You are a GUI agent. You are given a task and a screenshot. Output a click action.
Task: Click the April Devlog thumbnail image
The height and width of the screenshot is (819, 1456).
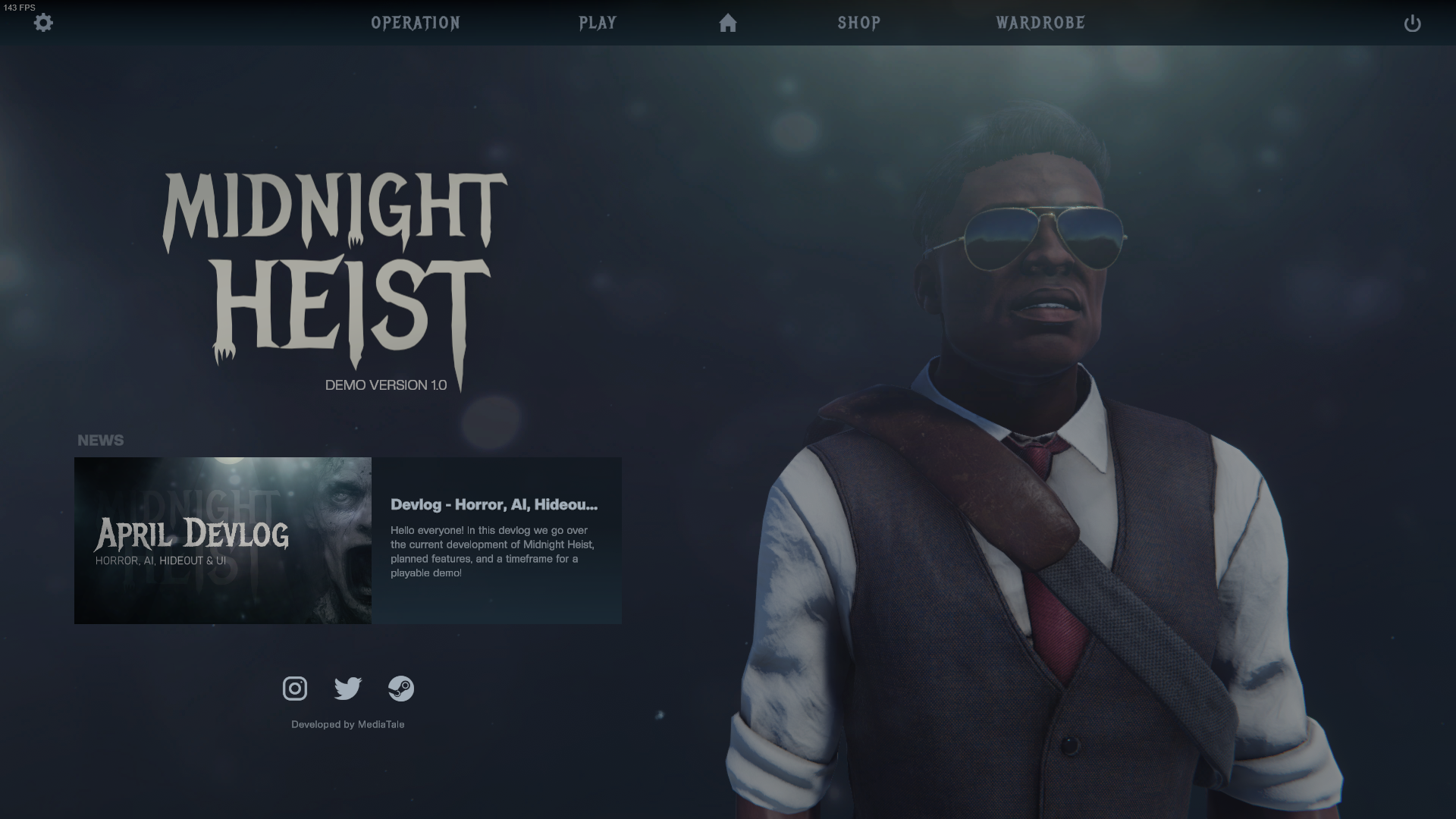tap(222, 540)
